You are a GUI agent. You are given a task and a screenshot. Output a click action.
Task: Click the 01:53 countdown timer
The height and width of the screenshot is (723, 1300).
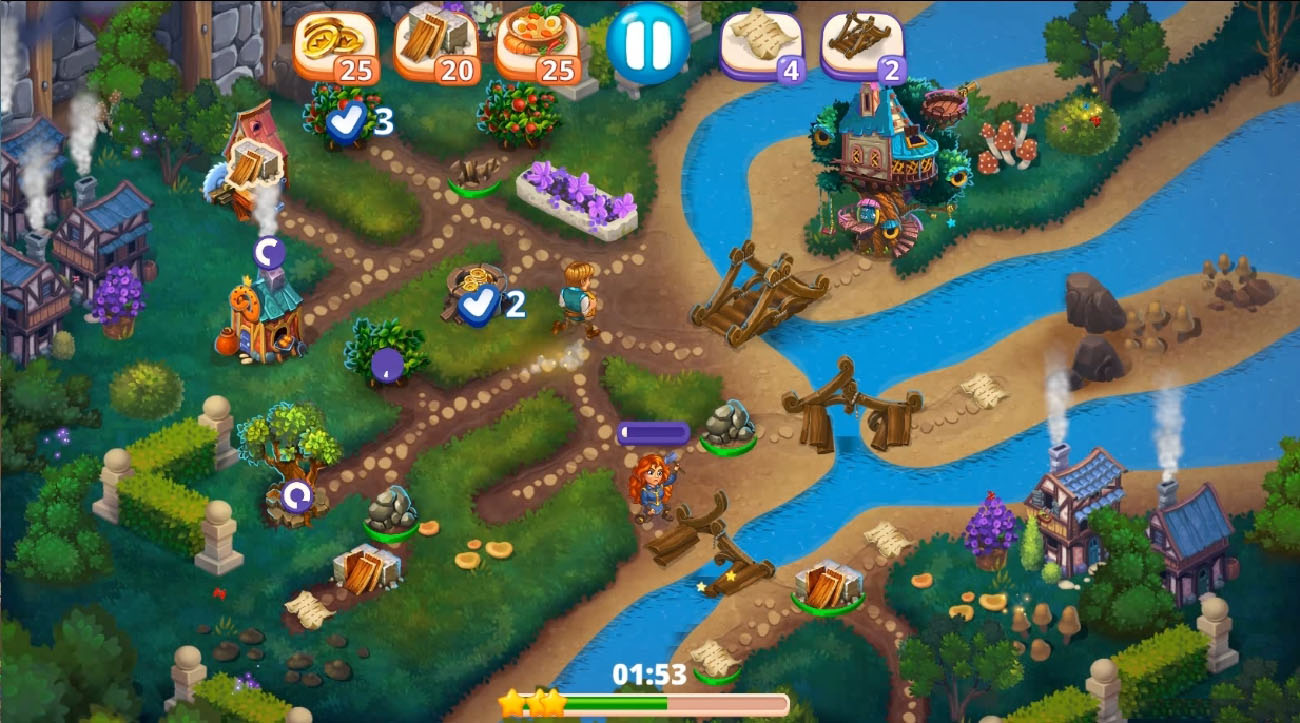[x=650, y=675]
